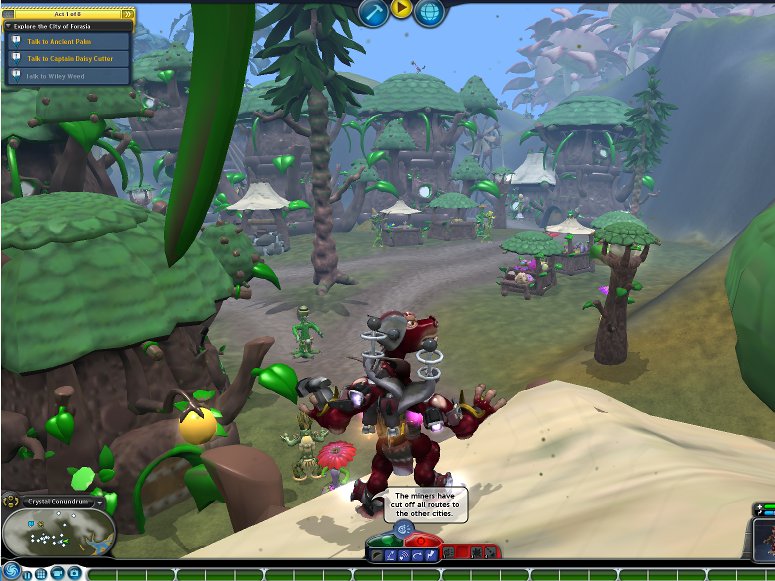
Task: Open the grid Sporepedia button
Action: pyautogui.click(x=41, y=574)
